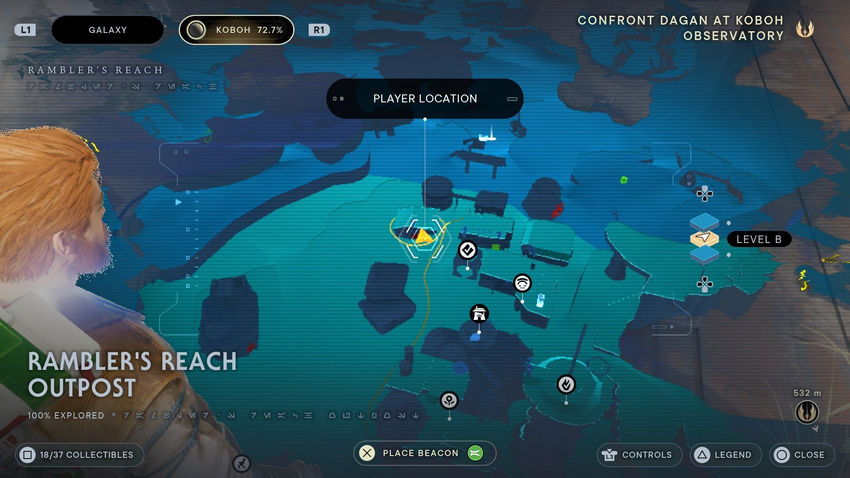Viewport: 850px width, 478px height.
Task: Show the map Legend
Action: pyautogui.click(x=723, y=454)
